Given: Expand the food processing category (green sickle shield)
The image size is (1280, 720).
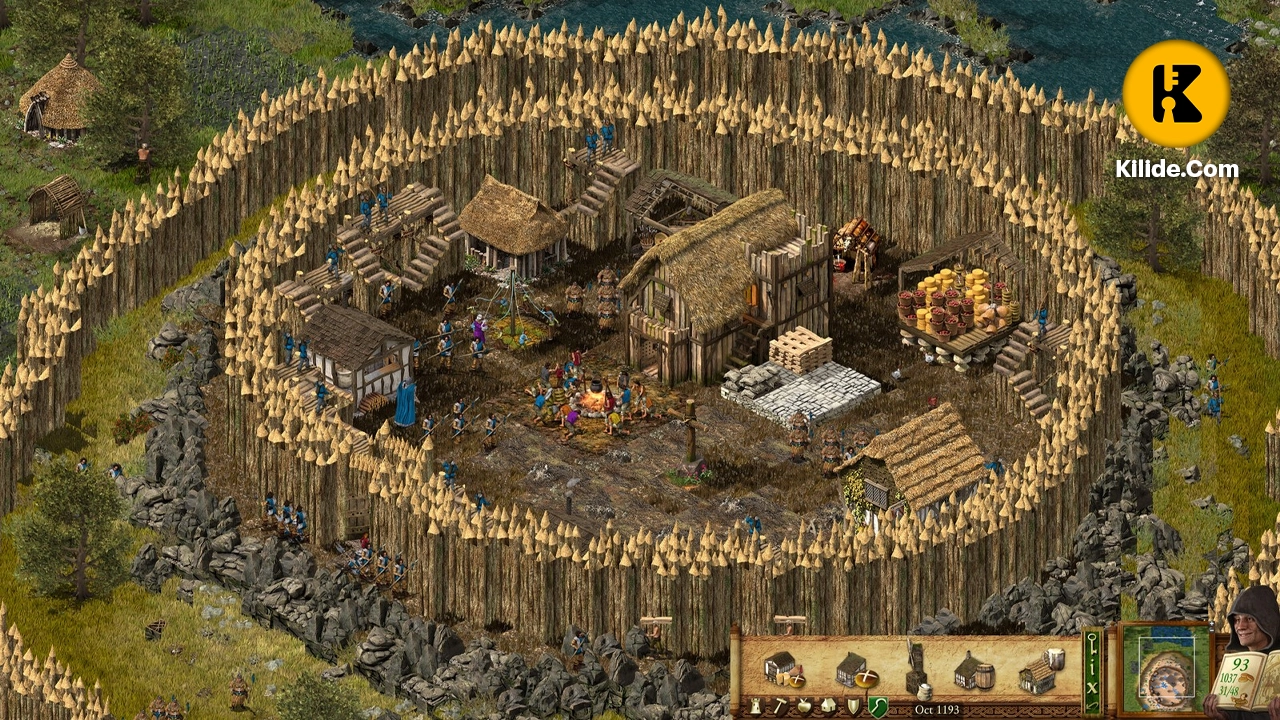Looking at the screenshot, I should point(877,705).
